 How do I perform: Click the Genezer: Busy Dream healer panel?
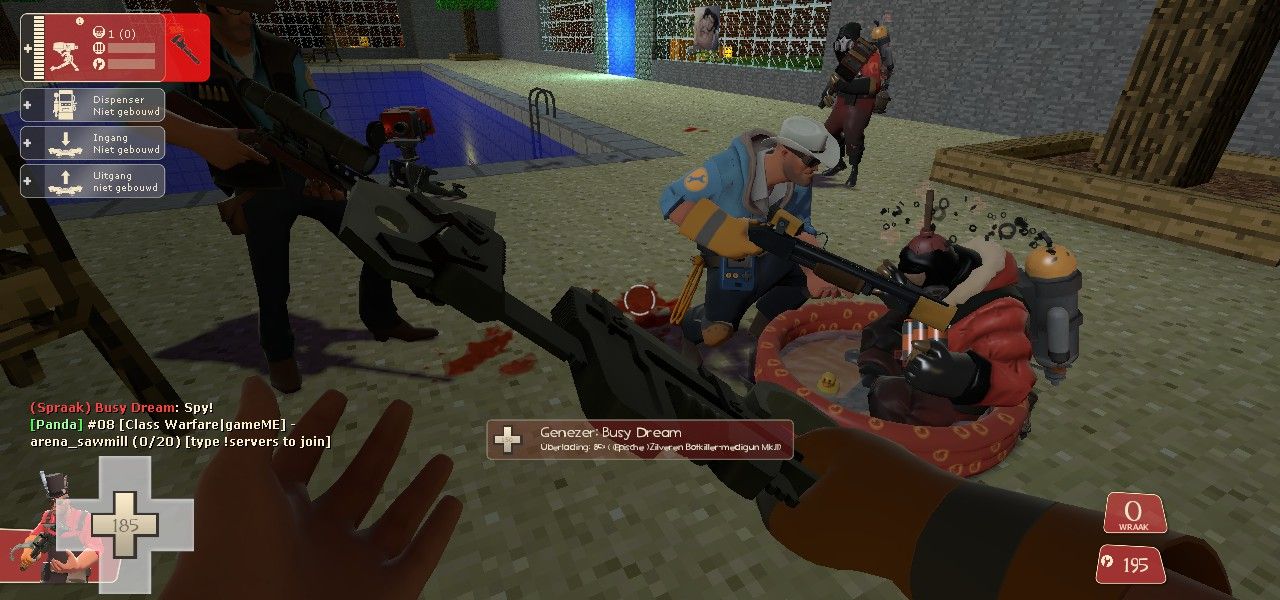click(640, 440)
